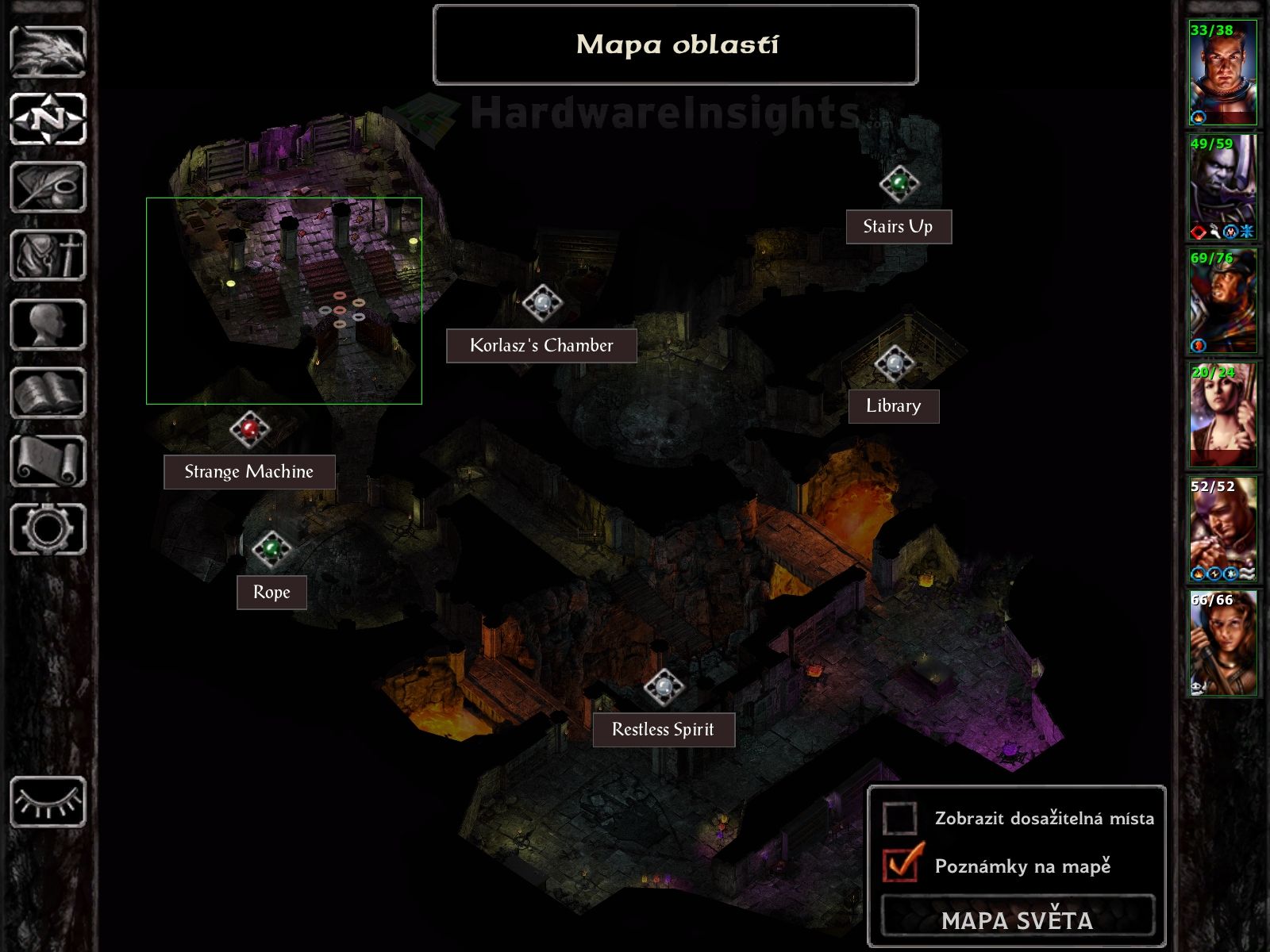Select the Korlasz's Chamber map marker

point(542,302)
